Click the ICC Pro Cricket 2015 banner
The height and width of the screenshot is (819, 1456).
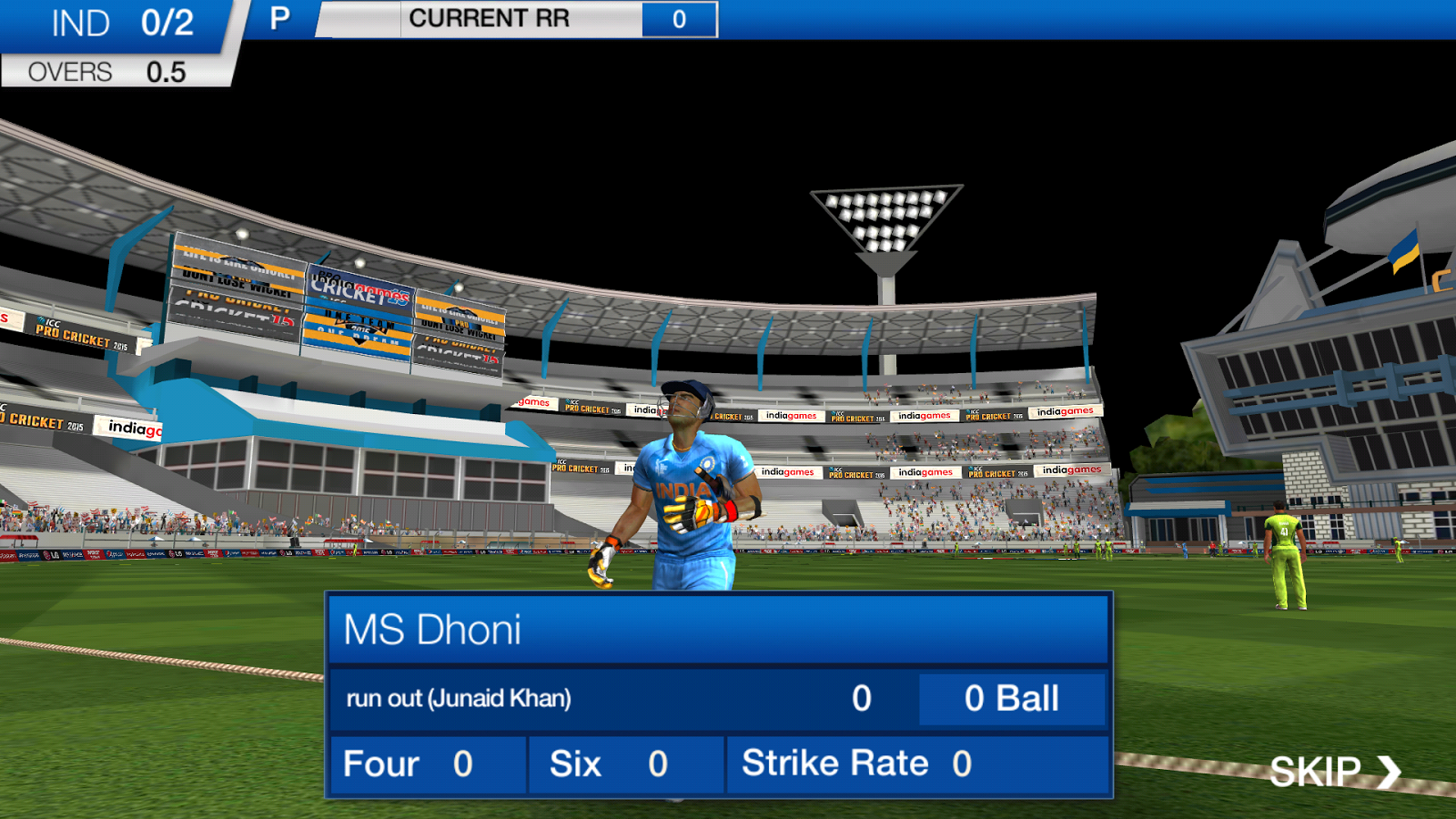854,472
